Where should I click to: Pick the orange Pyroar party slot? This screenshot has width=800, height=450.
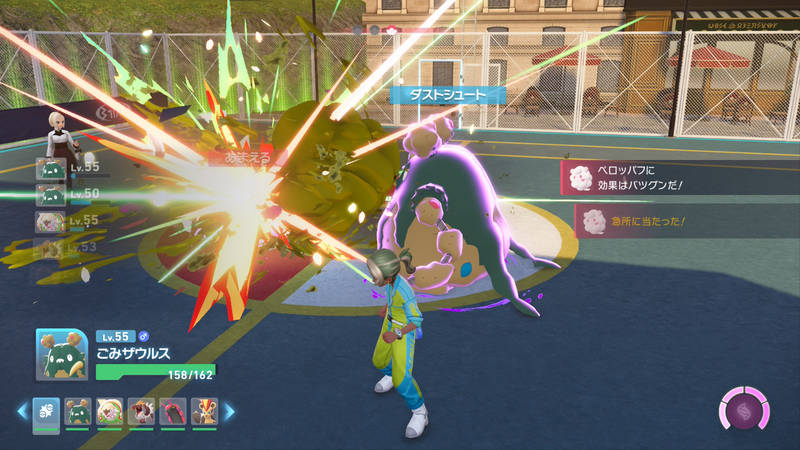(202, 410)
